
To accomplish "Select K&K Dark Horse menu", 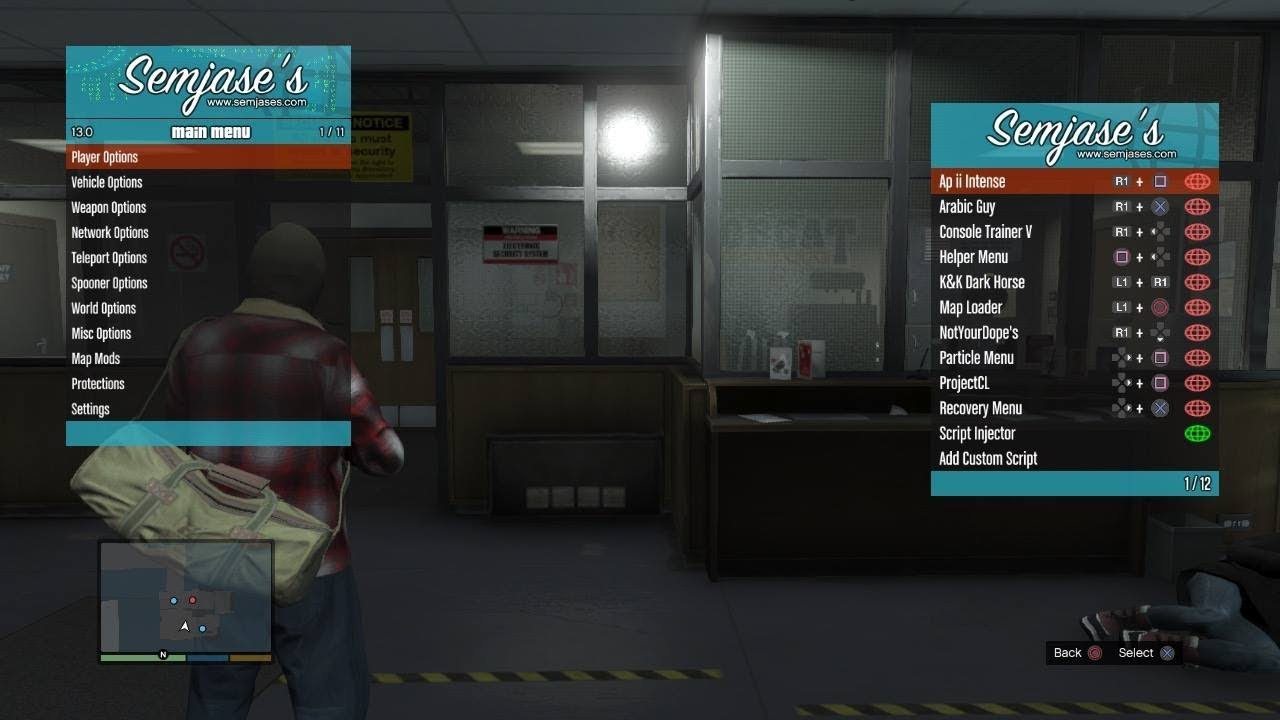I will pos(981,282).
